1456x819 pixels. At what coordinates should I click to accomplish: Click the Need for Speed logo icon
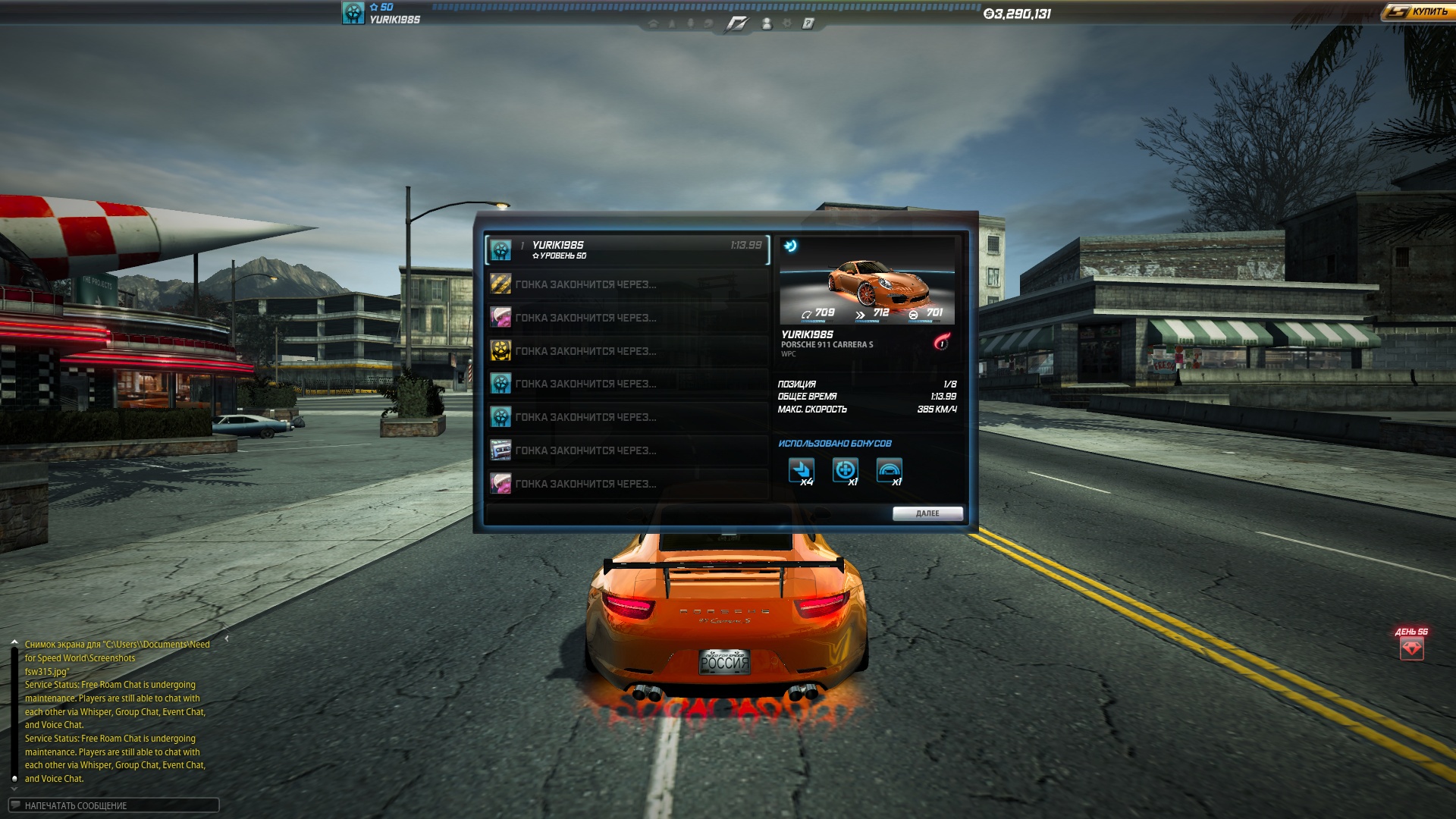pyautogui.click(x=736, y=24)
